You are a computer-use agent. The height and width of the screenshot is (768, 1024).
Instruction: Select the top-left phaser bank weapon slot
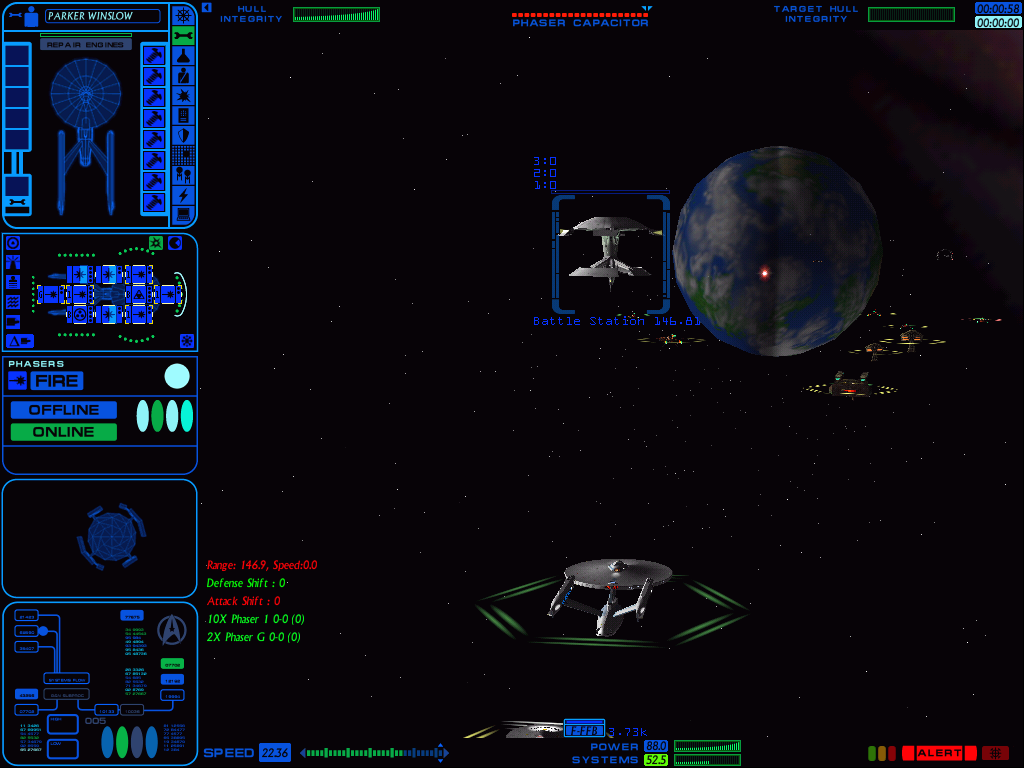click(x=79, y=273)
